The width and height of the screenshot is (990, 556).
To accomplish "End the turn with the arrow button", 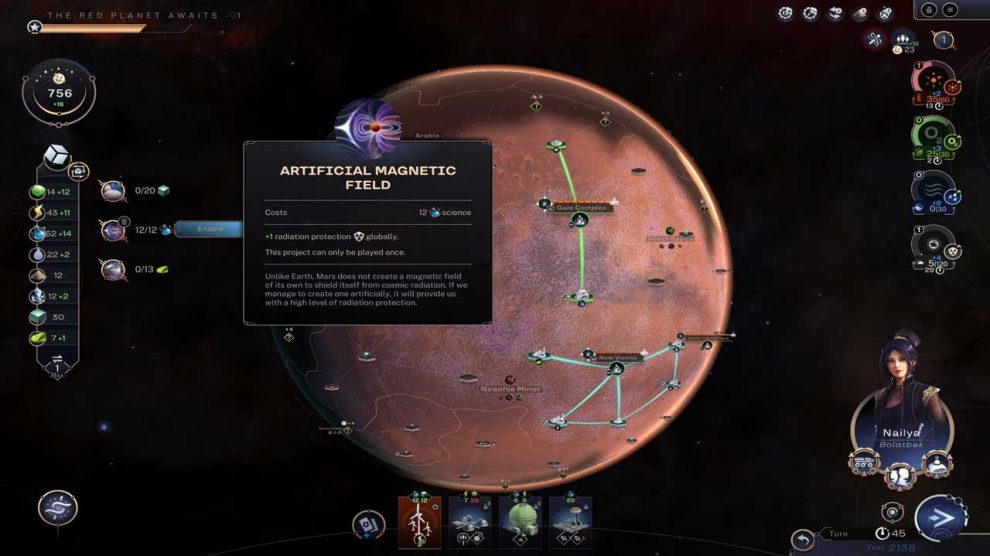I will tap(939, 518).
